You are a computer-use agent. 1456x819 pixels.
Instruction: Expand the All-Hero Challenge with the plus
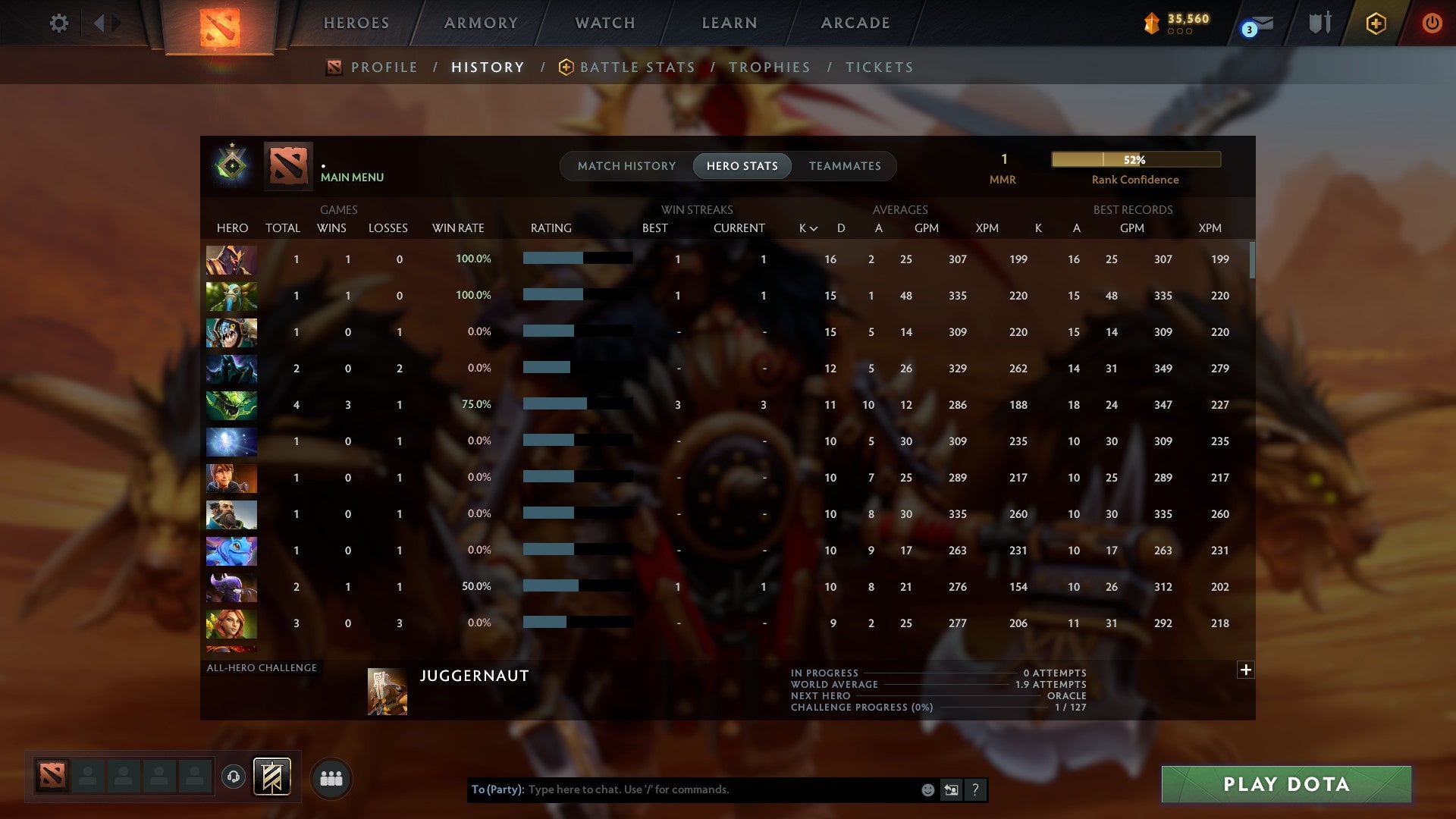click(1246, 670)
